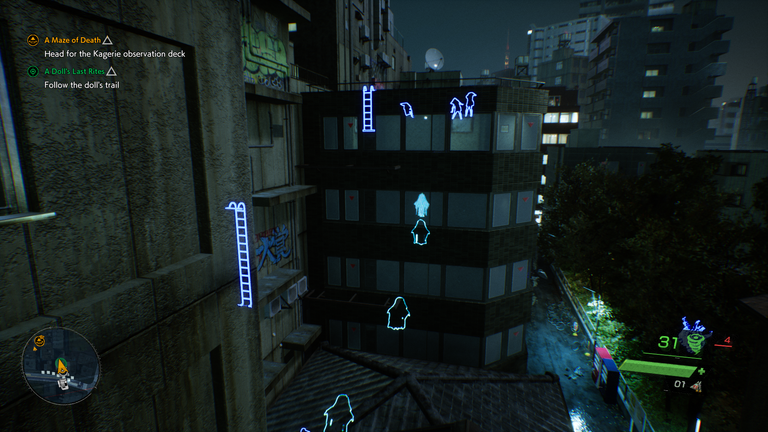Open the circular minimap
This screenshot has width=768, height=432.
coord(61,366)
